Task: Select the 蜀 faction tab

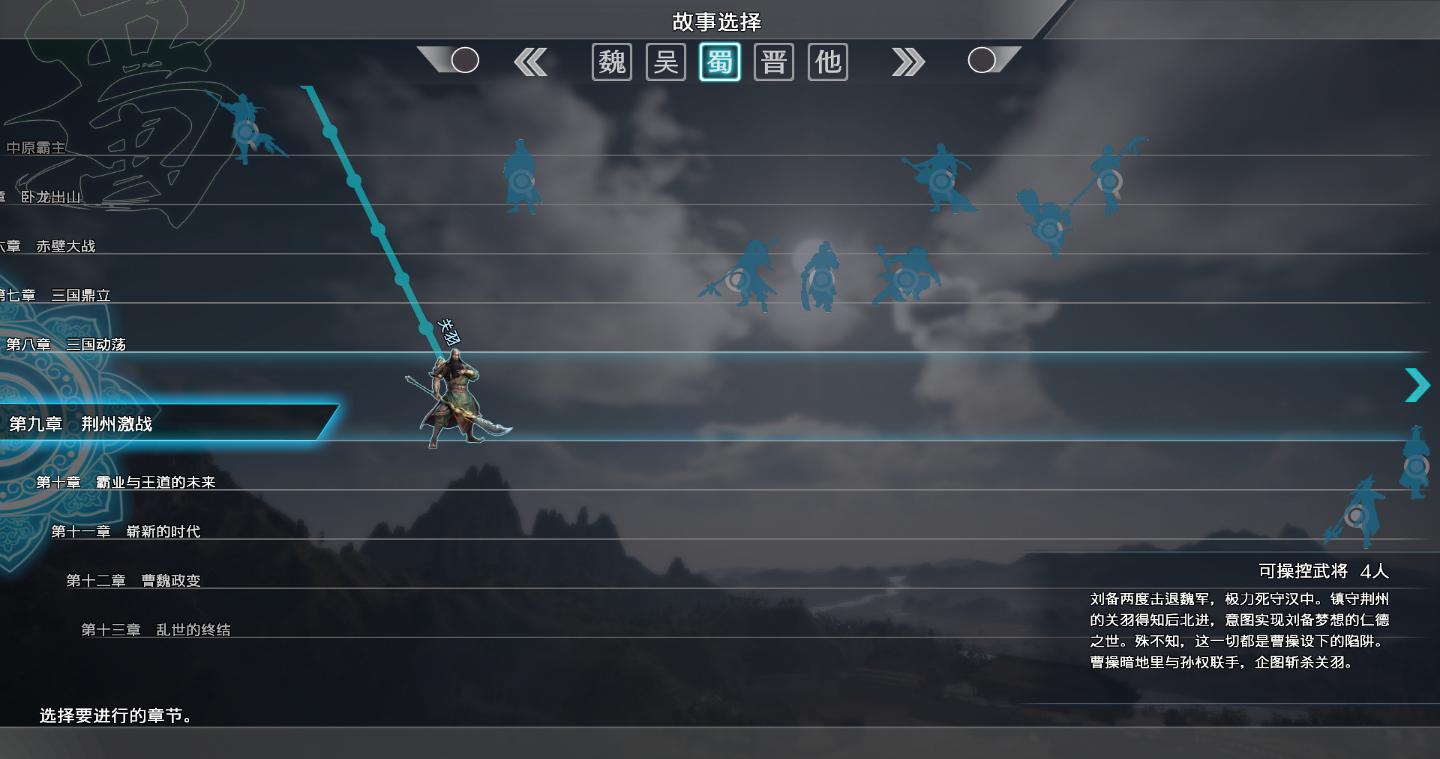Action: (x=720, y=62)
